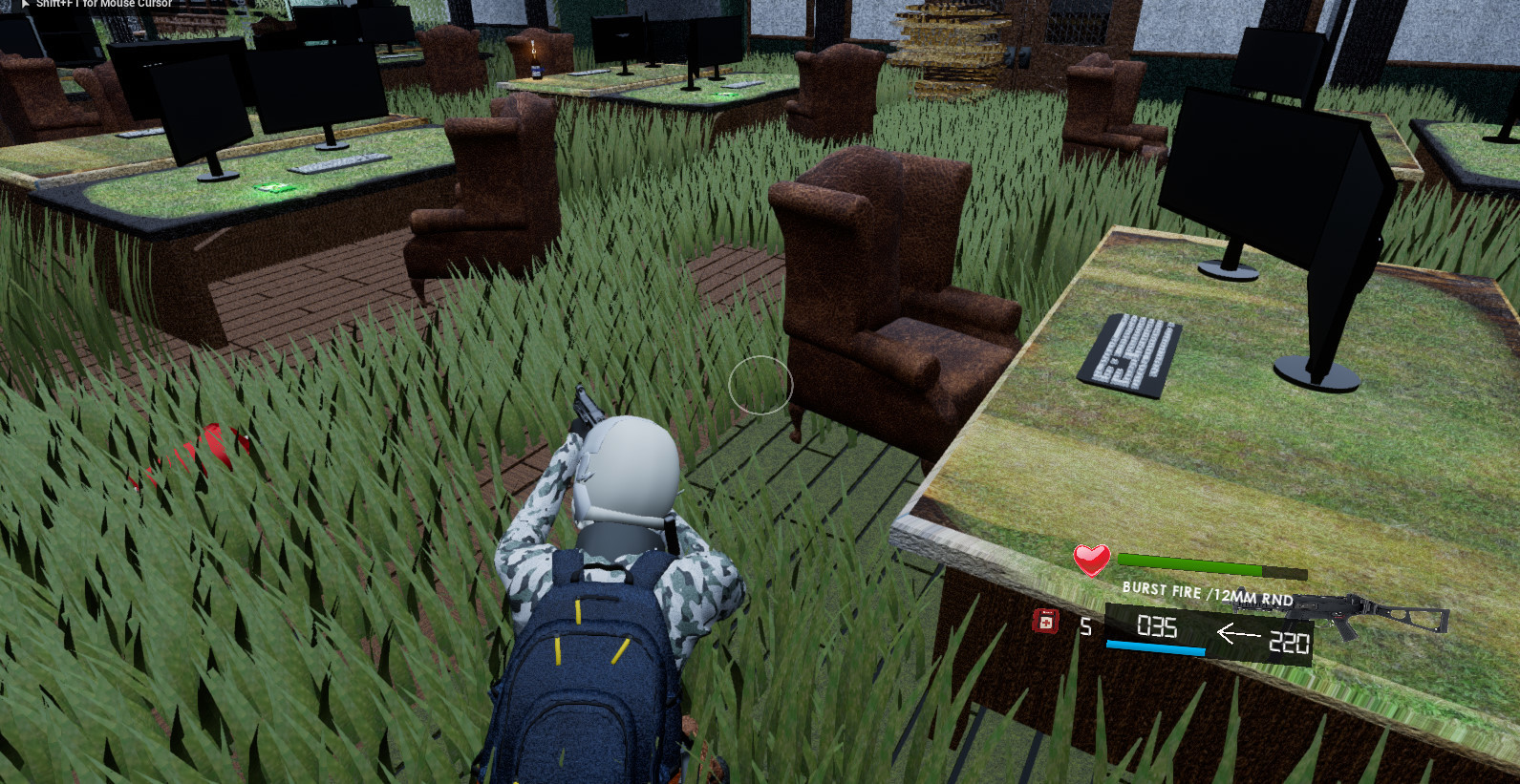Click the black cursor arrow icon top left
This screenshot has width=1520, height=784.
[x=25, y=4]
